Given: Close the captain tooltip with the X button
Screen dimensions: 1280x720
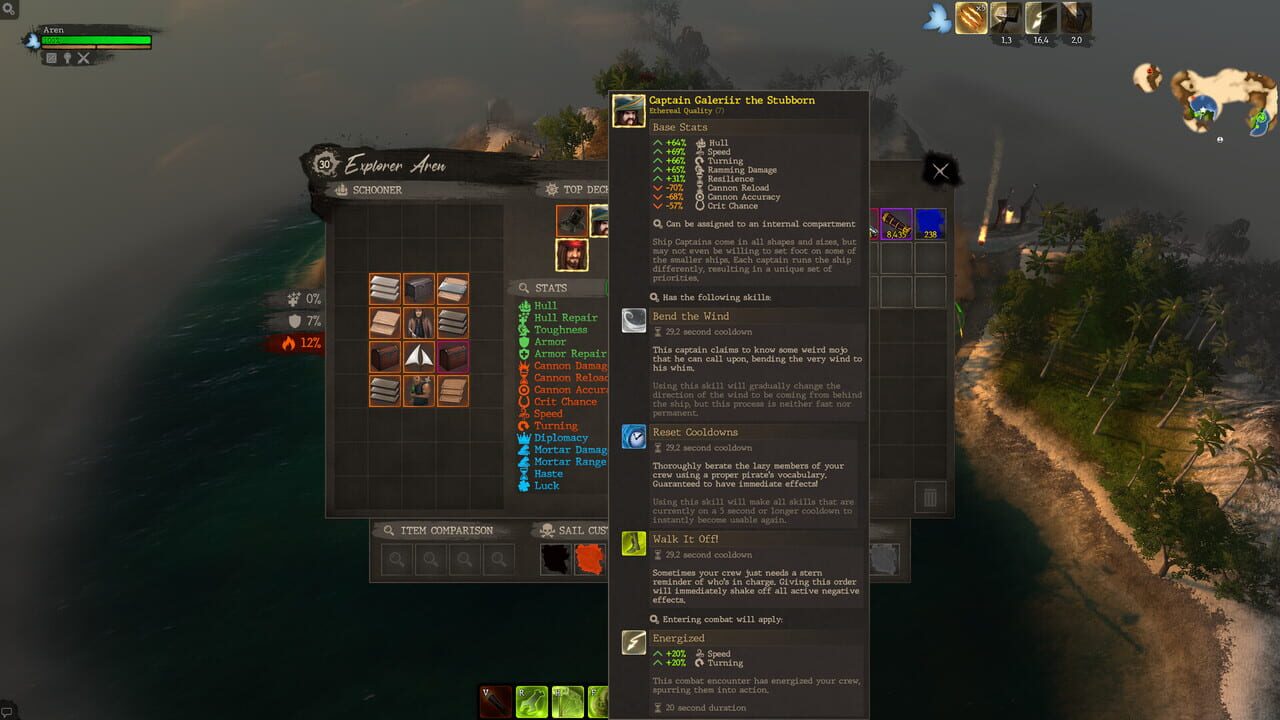Looking at the screenshot, I should pos(938,170).
